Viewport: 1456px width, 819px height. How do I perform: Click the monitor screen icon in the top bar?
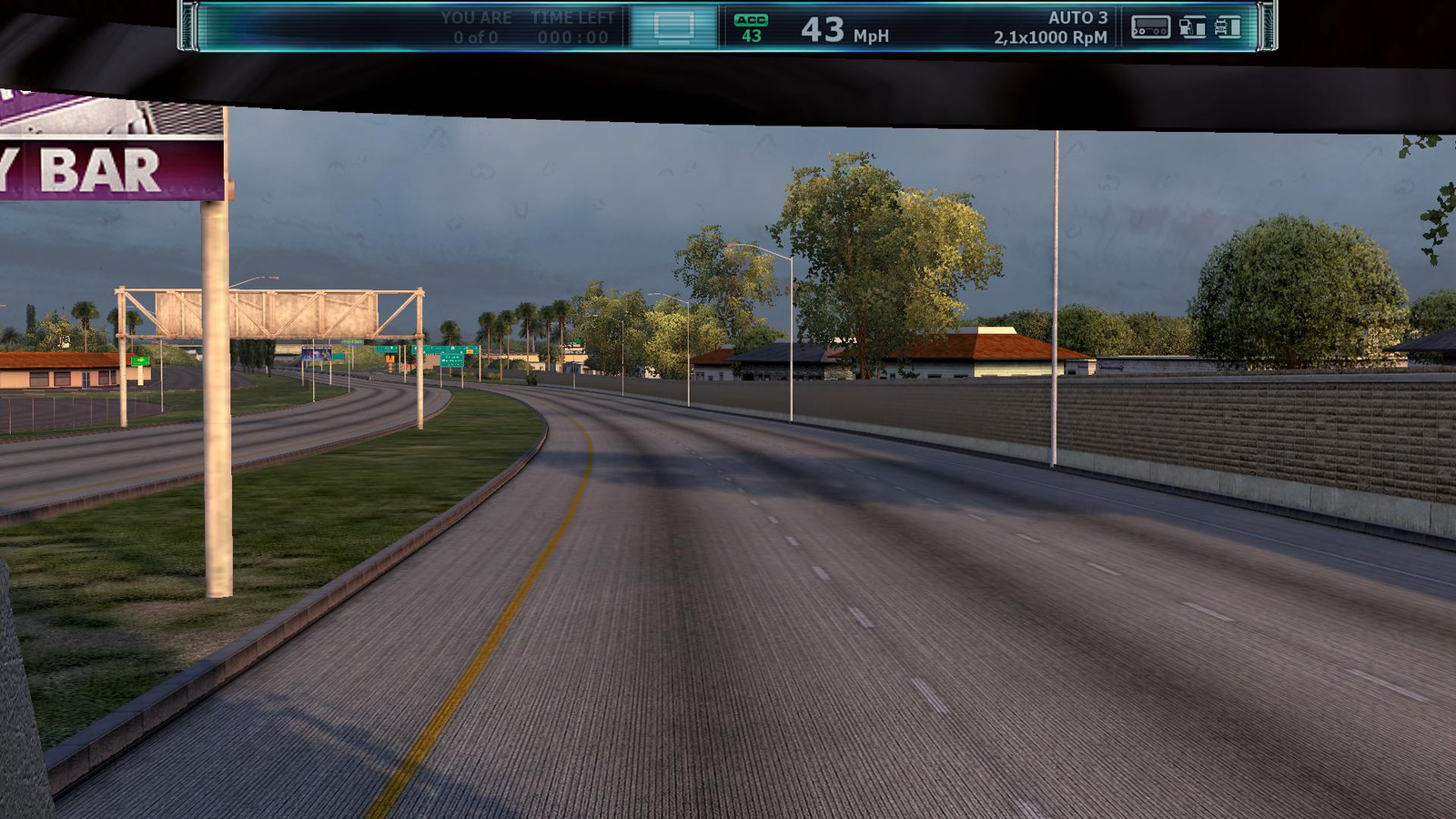pyautogui.click(x=673, y=27)
